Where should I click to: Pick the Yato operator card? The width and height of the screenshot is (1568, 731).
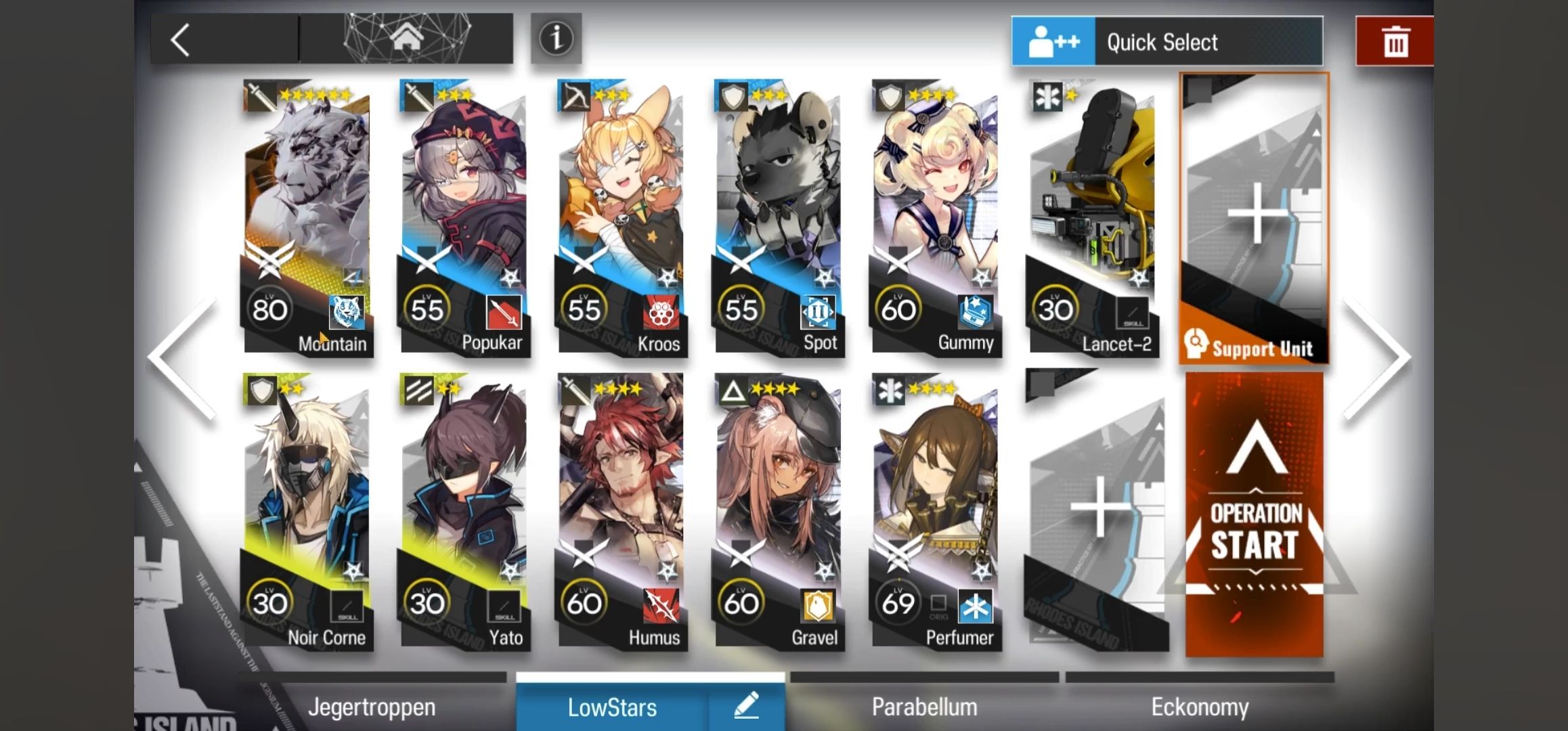click(464, 512)
